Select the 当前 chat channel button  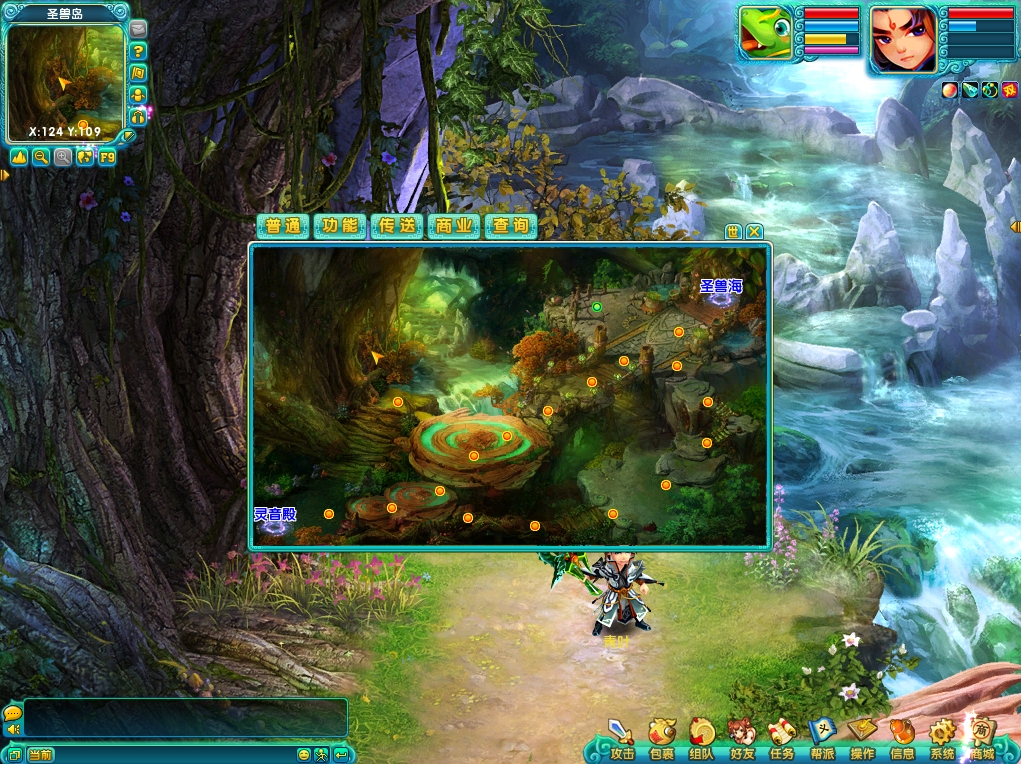40,754
